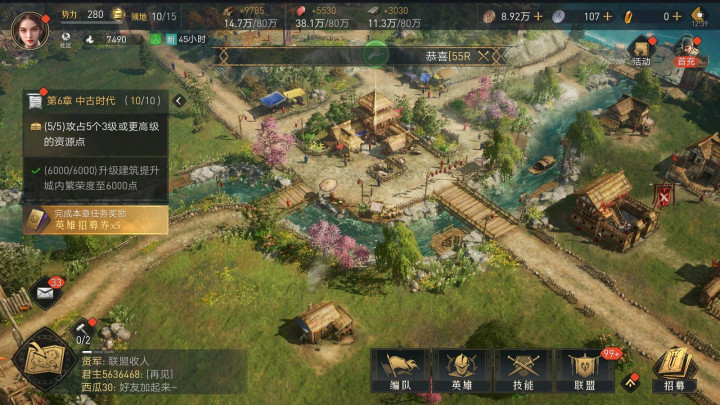Add more gold ingots with plus
Image resolution: width=720 pixels, height=405 pixels.
pyautogui.click(x=678, y=16)
